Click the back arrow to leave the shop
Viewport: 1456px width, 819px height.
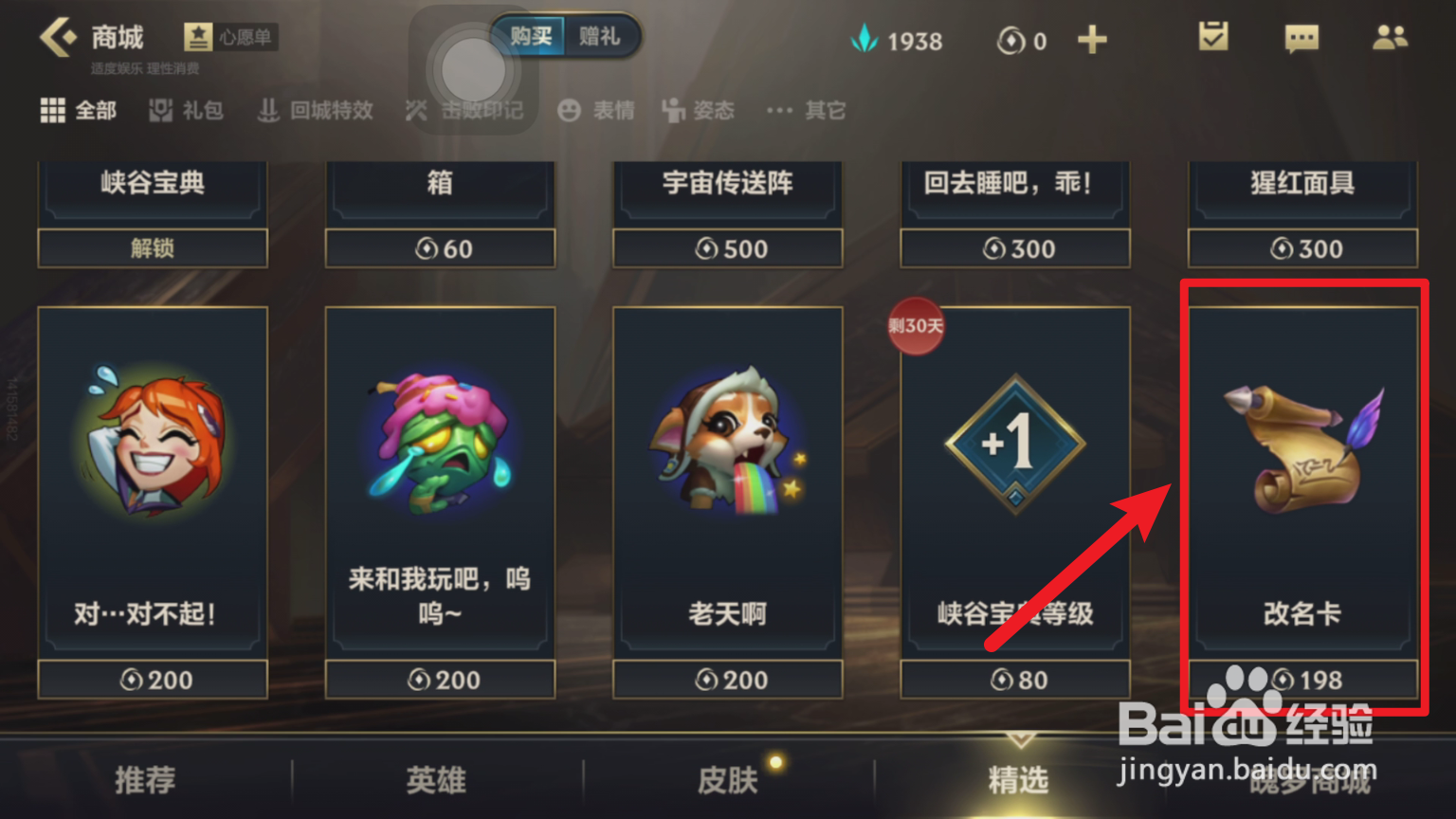point(59,34)
